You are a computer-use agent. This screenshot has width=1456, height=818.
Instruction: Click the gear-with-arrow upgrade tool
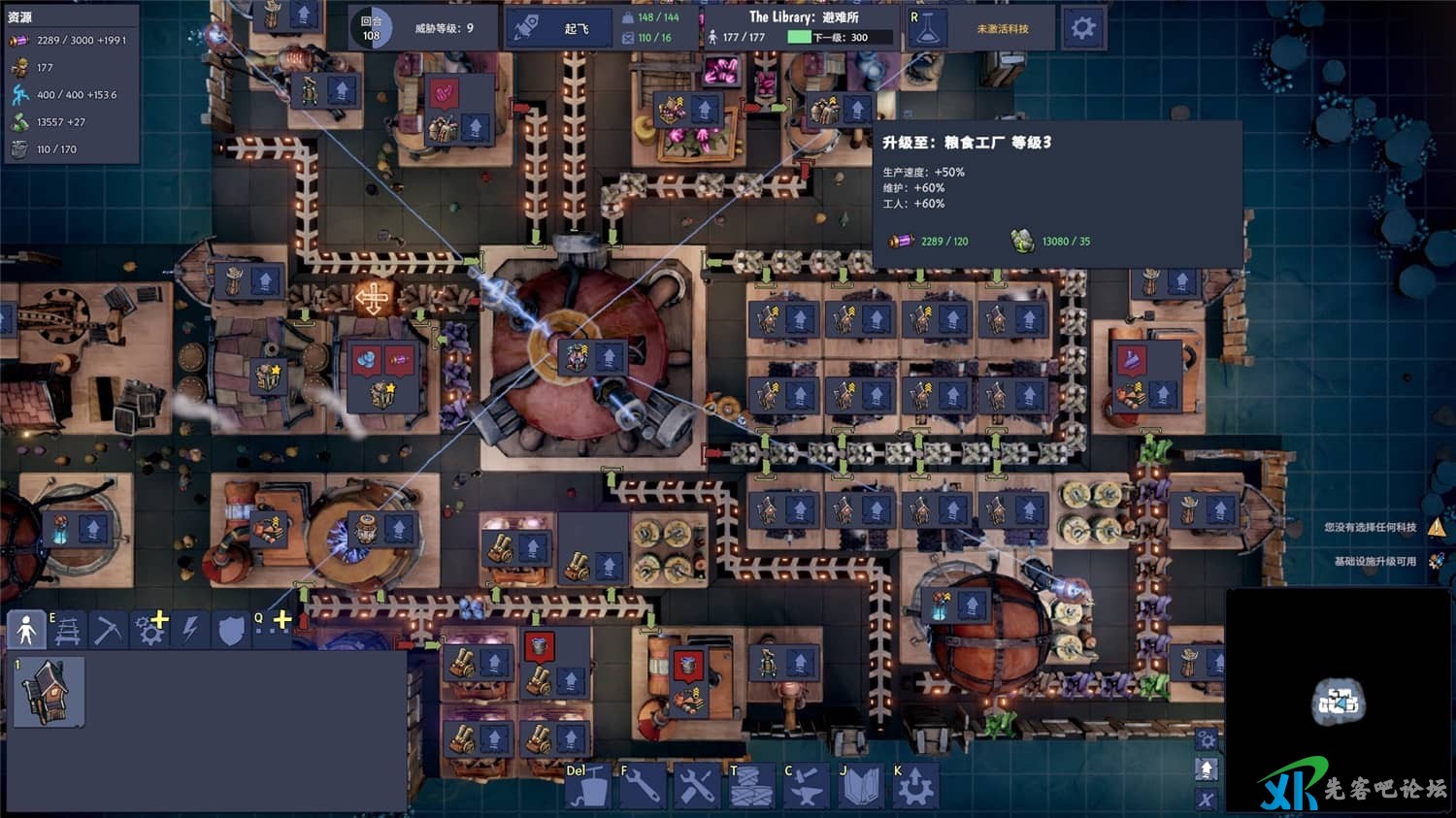tap(914, 786)
